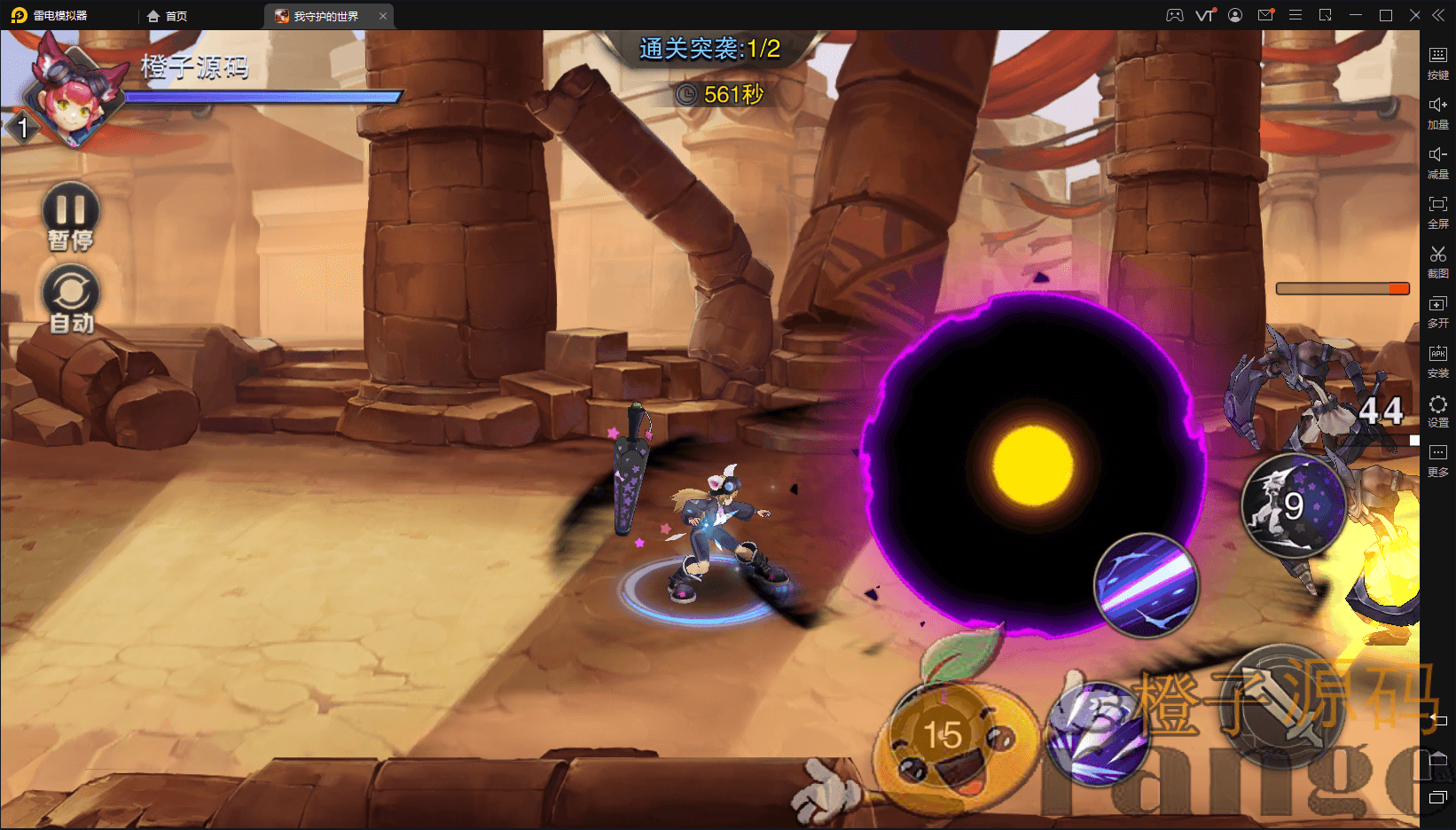
Task: Open the emulator 设置 settings
Action: pyautogui.click(x=1438, y=410)
